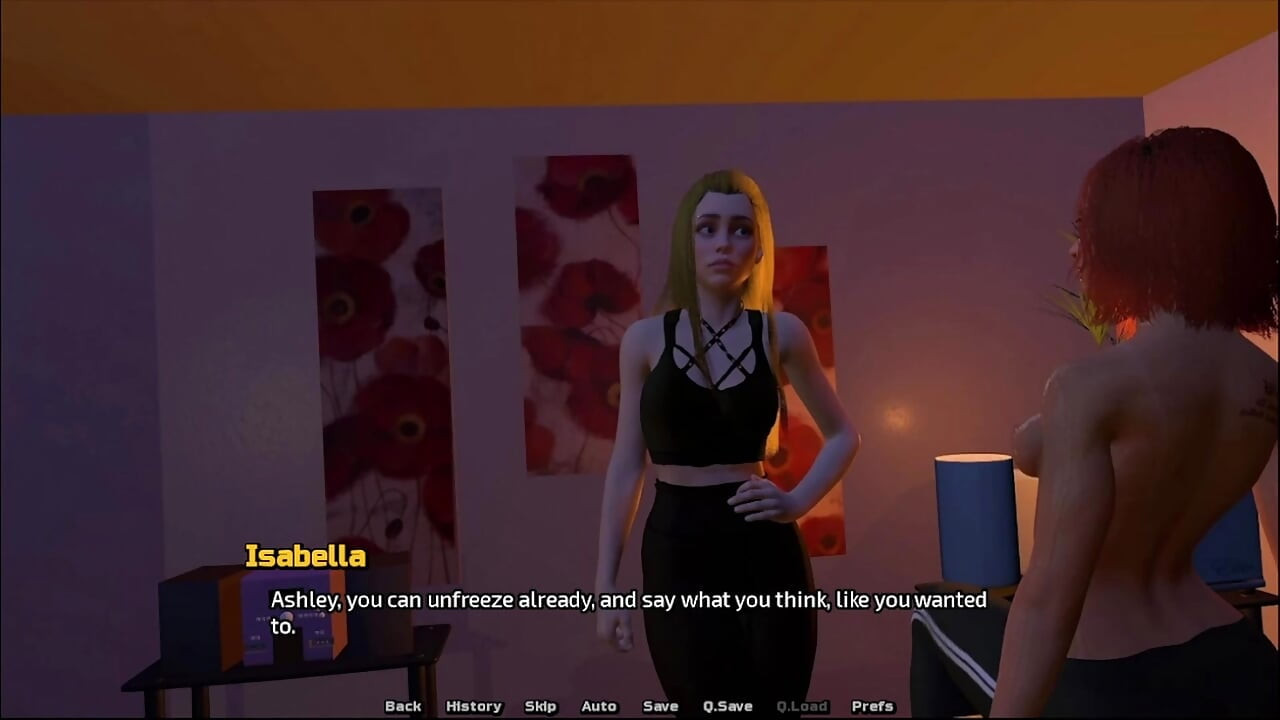Click Q.Load to load quick save
The width and height of the screenshot is (1280, 720).
(801, 706)
